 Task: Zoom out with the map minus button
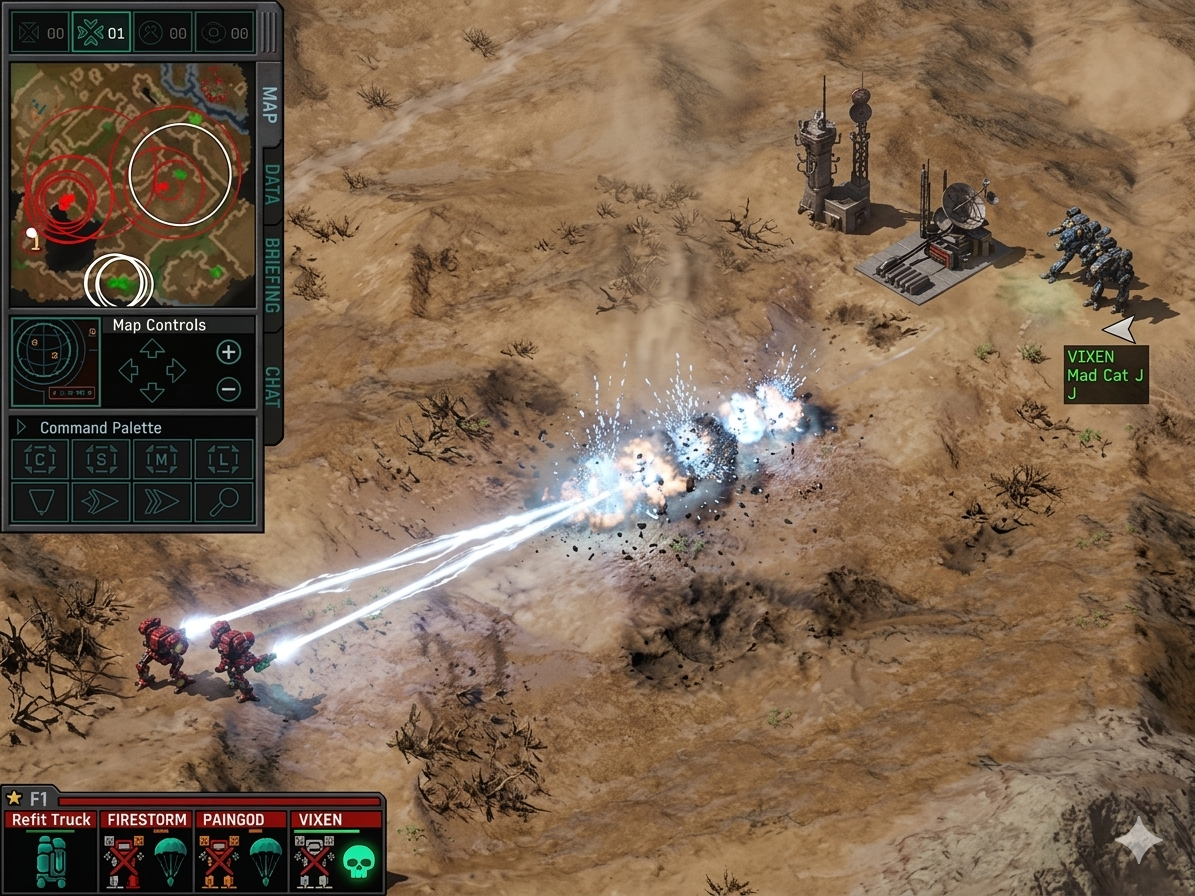[x=229, y=389]
